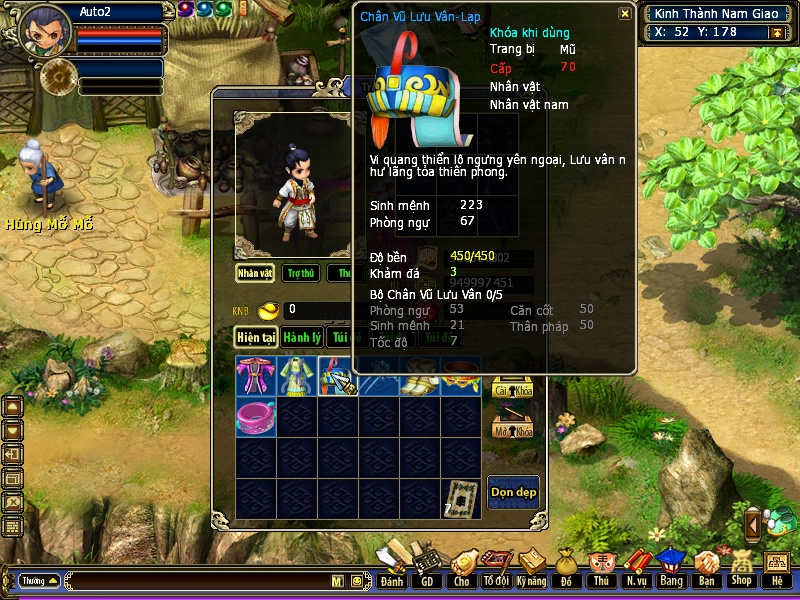Open the N.vụ quest menu
Viewport: 800px width, 600px height.
[x=636, y=567]
